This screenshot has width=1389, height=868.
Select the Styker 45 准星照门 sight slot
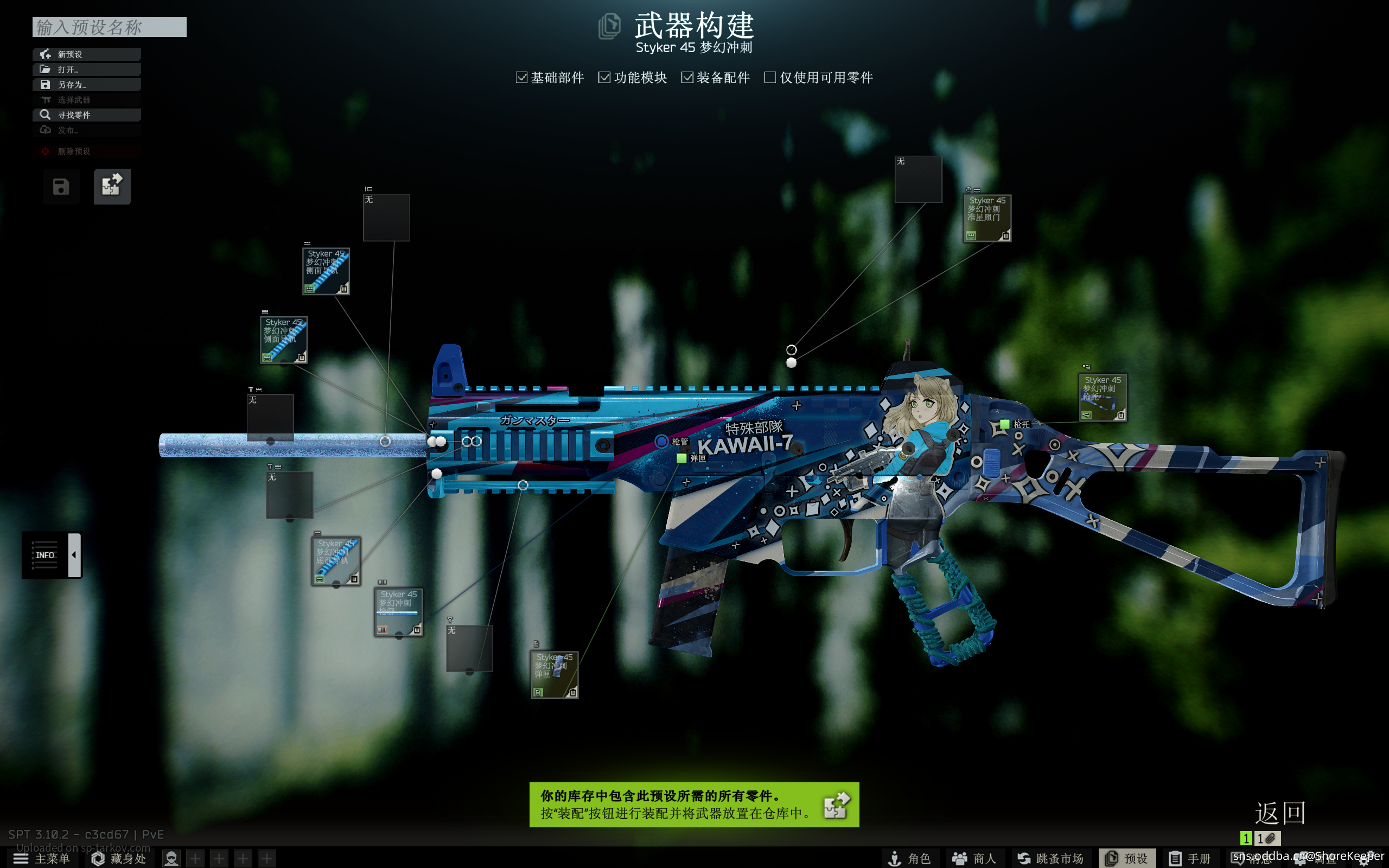coord(986,218)
